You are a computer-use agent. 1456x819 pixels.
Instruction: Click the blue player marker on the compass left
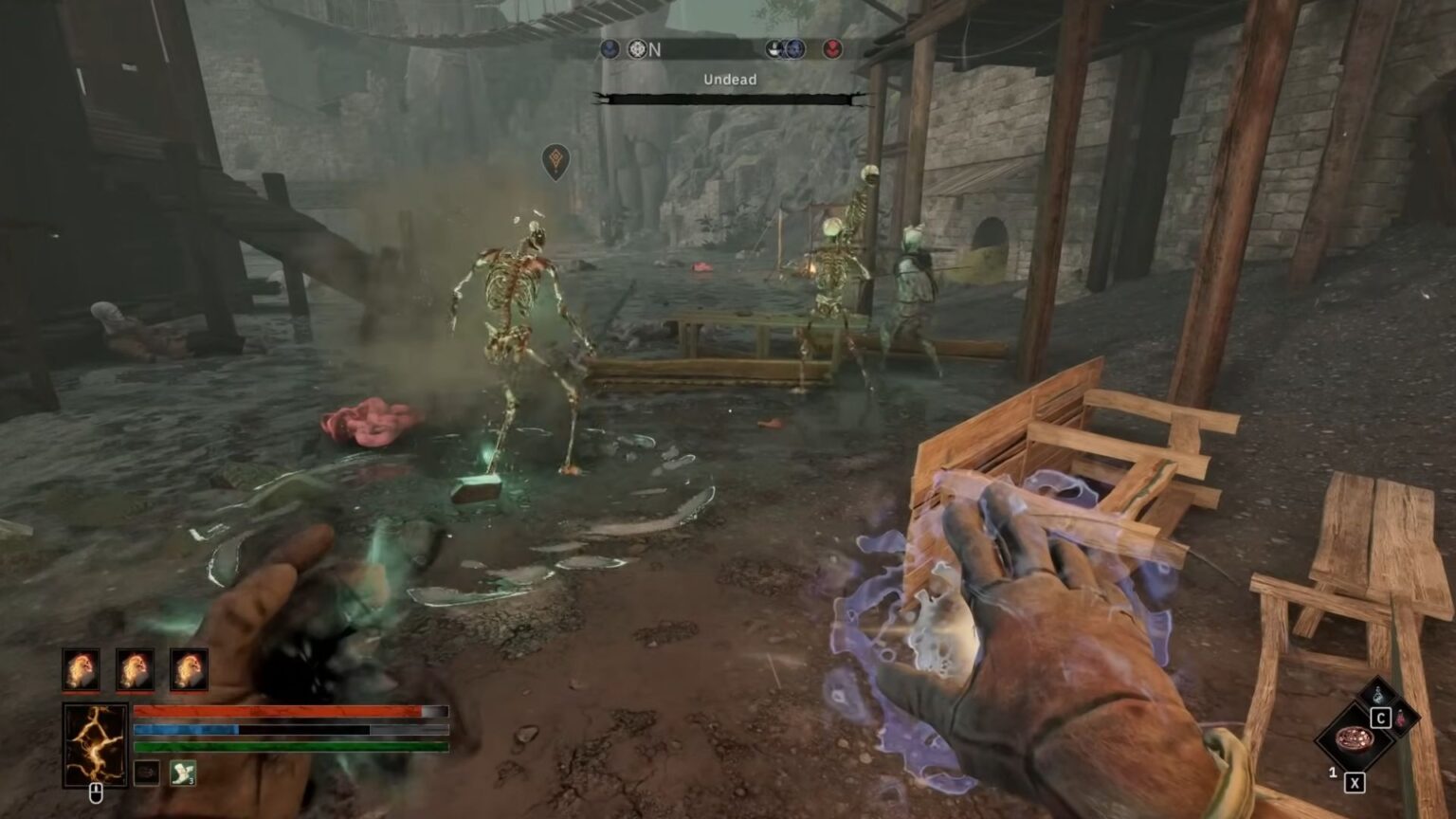coord(610,49)
